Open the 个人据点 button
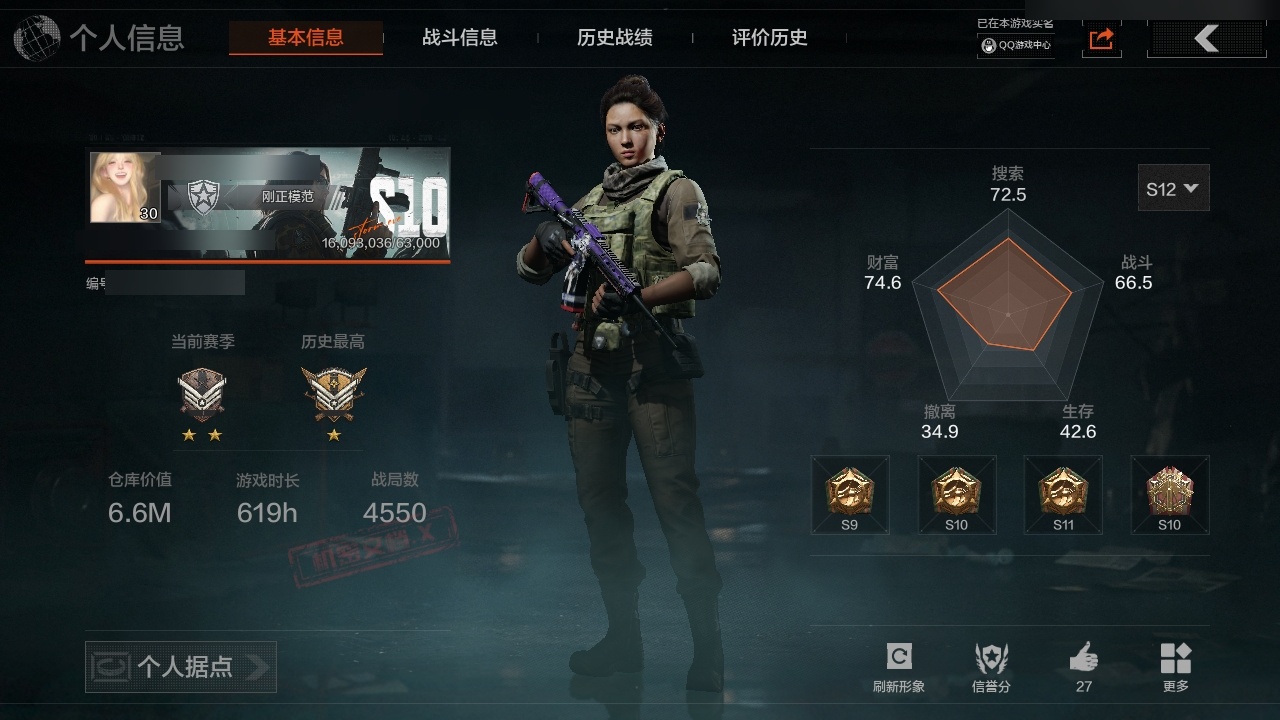 click(x=181, y=667)
